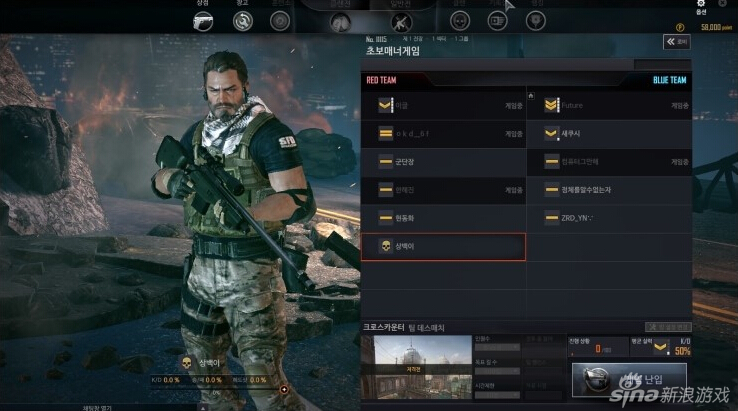Select player Future on the blue team
The width and height of the screenshot is (738, 411).
(609, 105)
